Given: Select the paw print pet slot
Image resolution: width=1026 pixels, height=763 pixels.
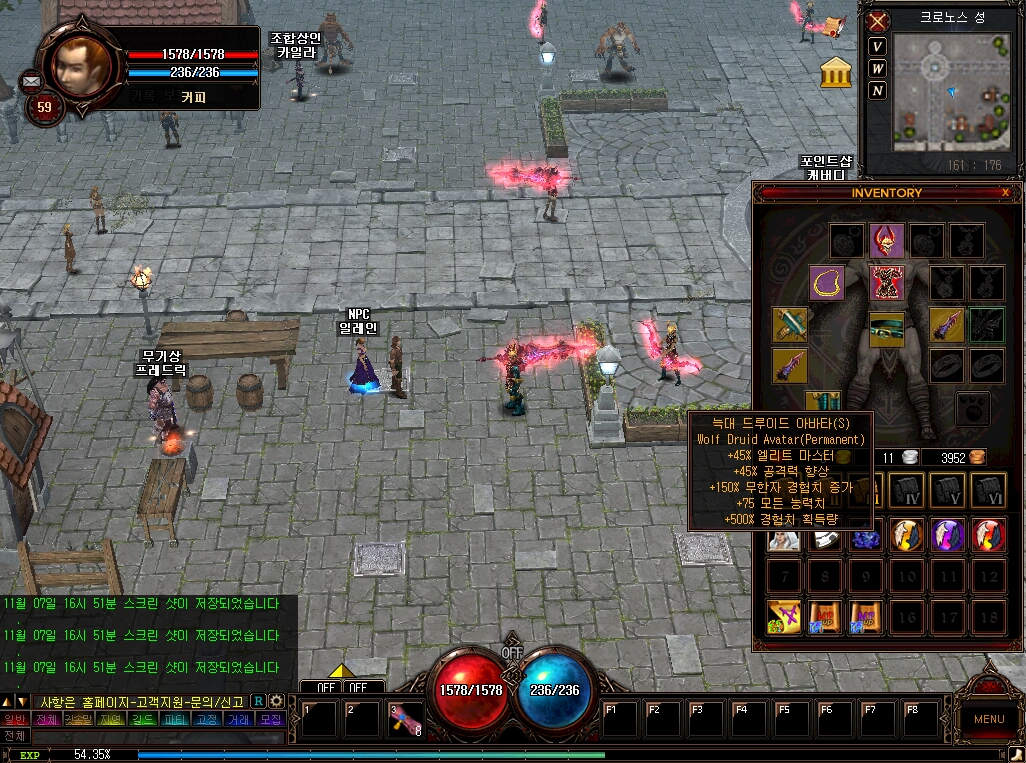Looking at the screenshot, I should [x=972, y=408].
